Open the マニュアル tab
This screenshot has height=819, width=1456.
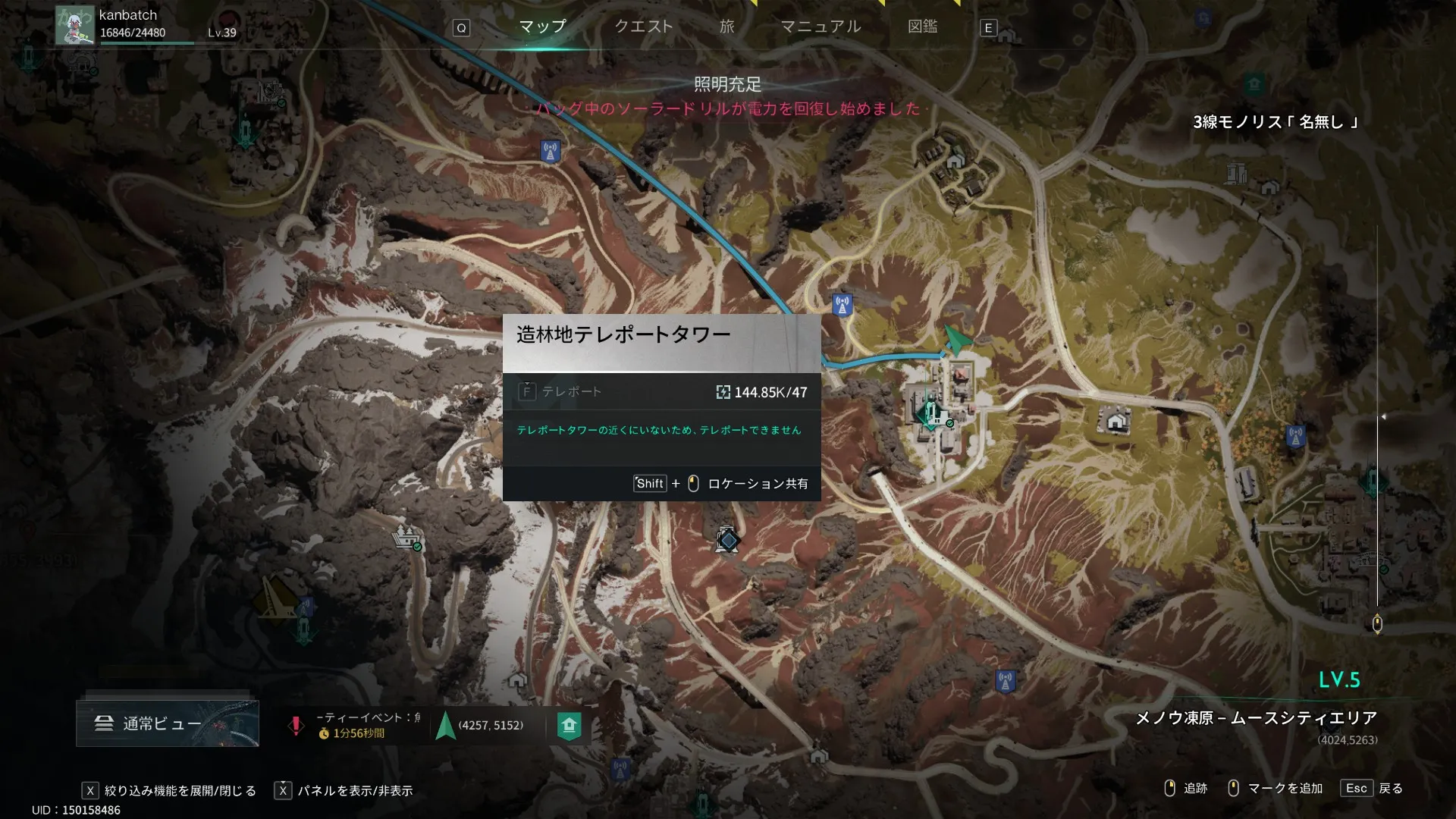[821, 27]
